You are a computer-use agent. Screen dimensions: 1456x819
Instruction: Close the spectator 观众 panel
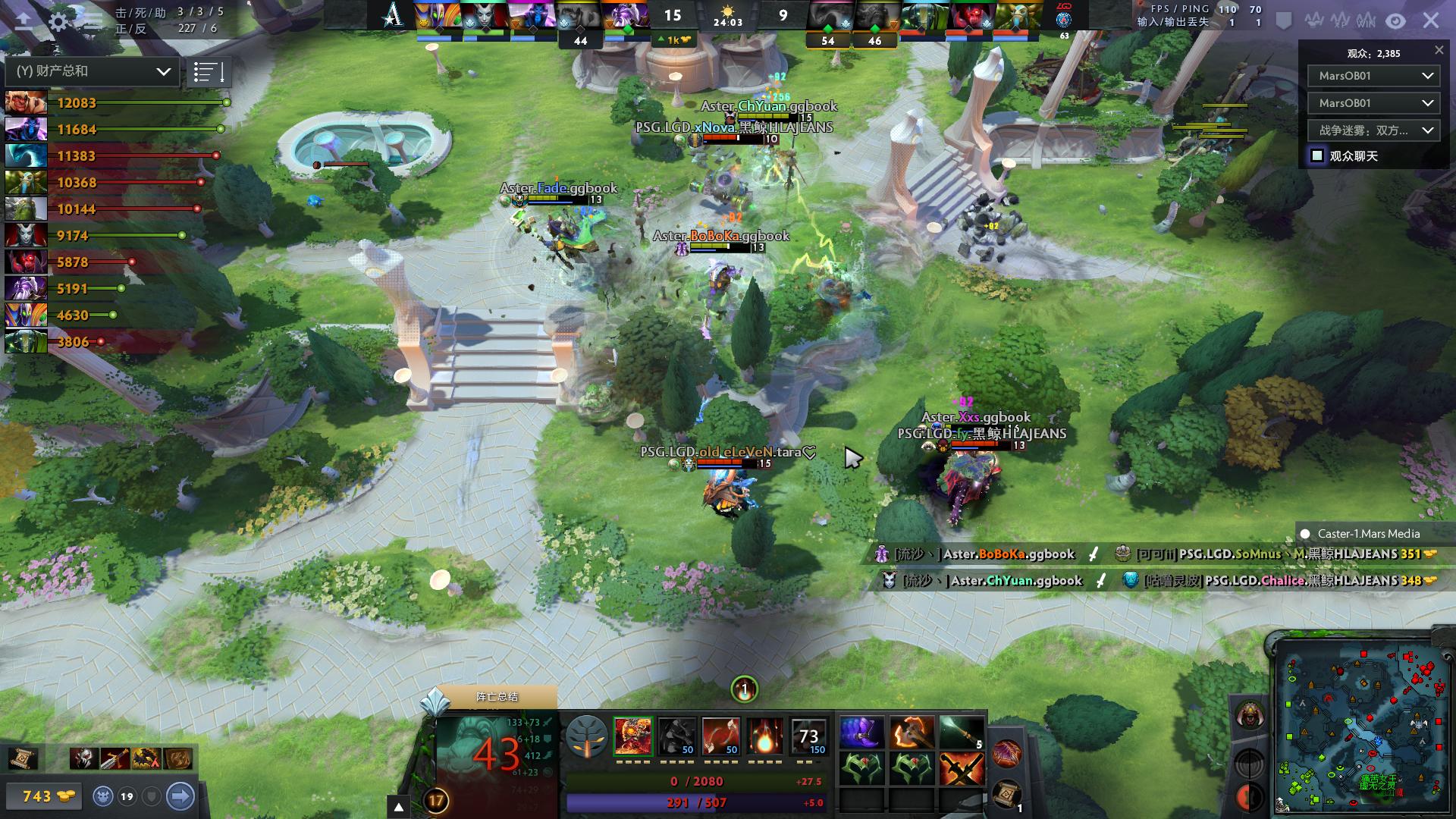[x=1439, y=50]
